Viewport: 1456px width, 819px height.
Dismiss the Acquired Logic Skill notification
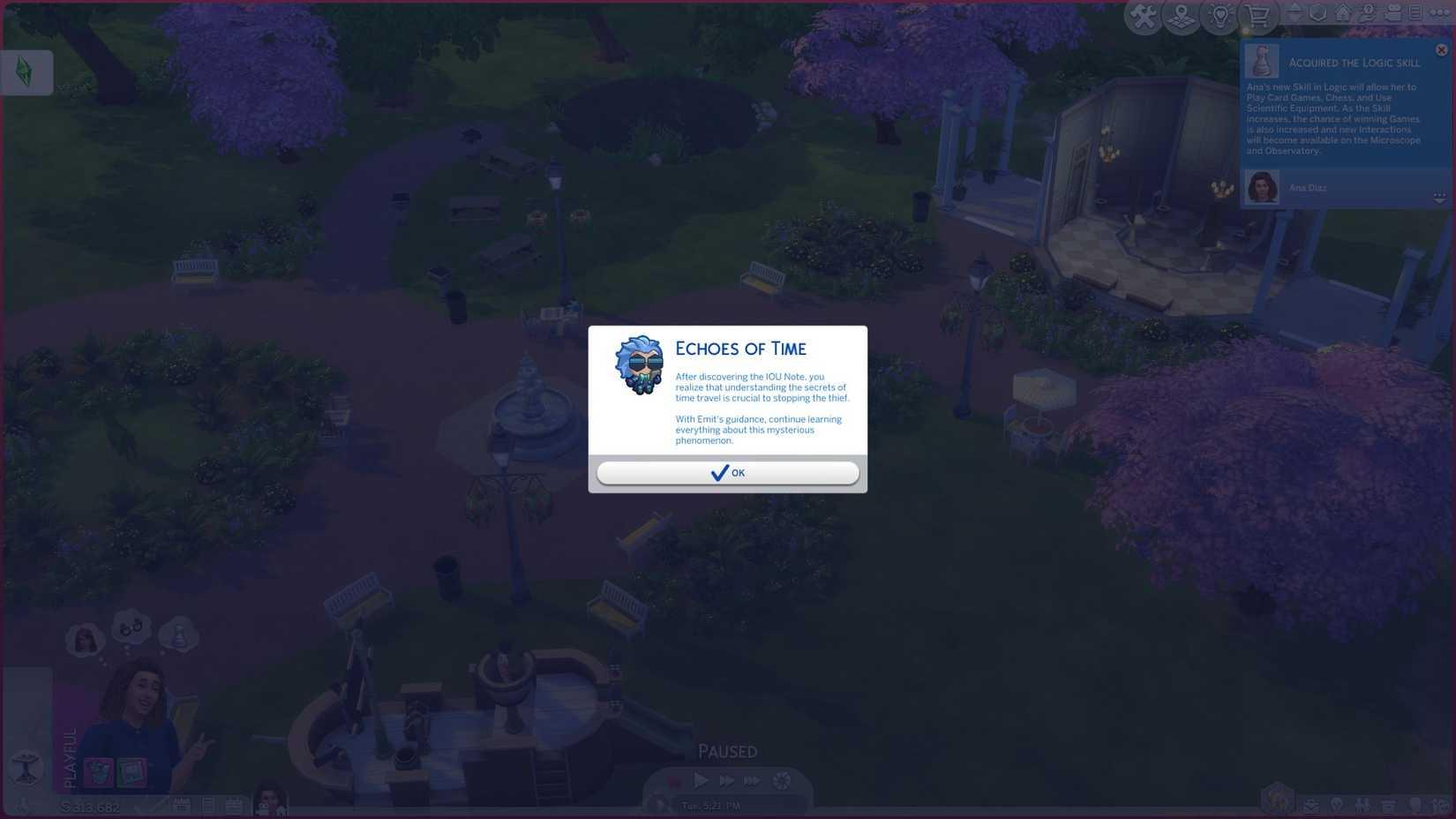click(1441, 49)
